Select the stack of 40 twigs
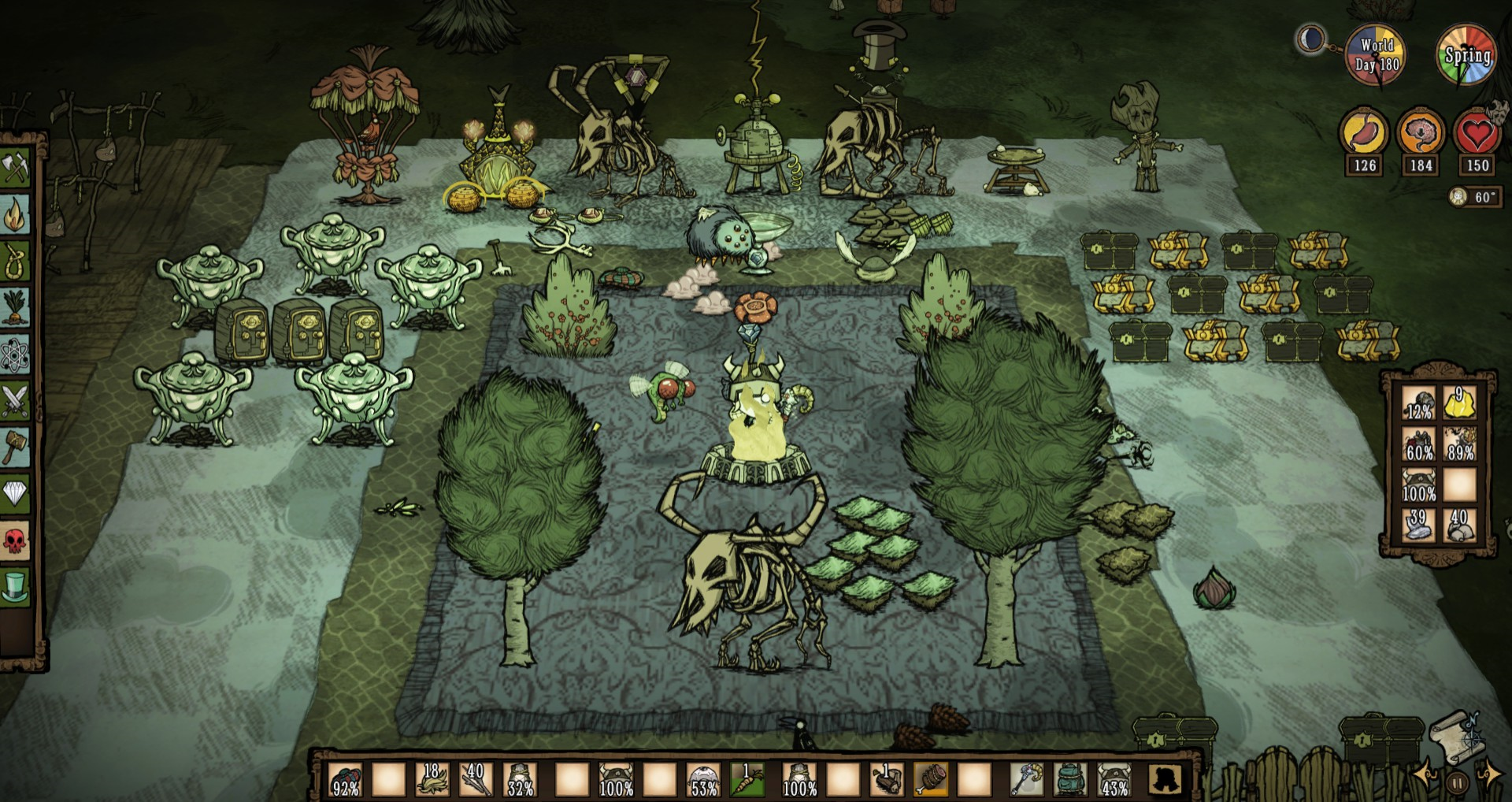The image size is (1512, 802). pos(476,779)
